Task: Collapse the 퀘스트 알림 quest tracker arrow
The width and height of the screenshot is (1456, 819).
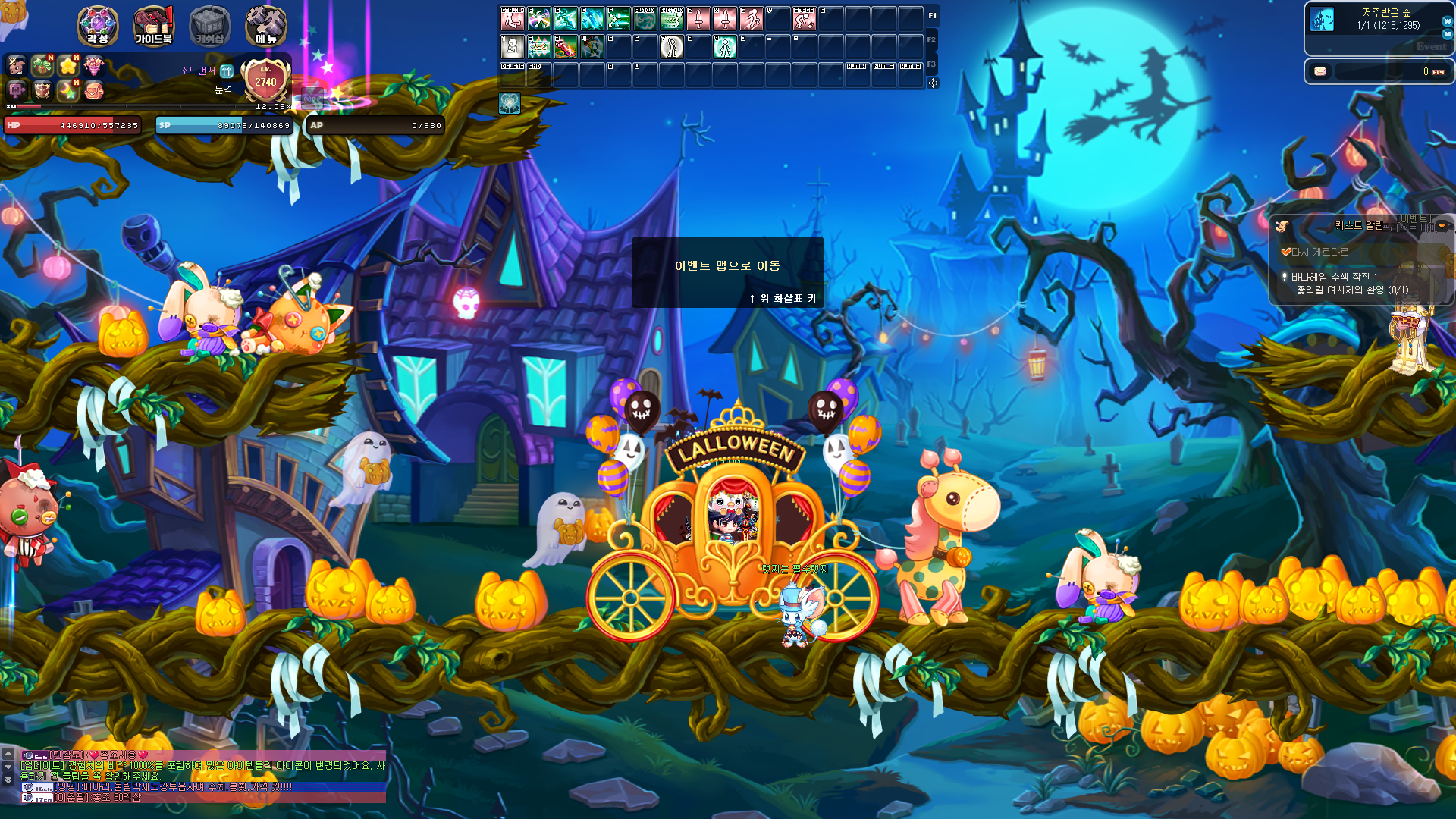Action: coord(1442,226)
